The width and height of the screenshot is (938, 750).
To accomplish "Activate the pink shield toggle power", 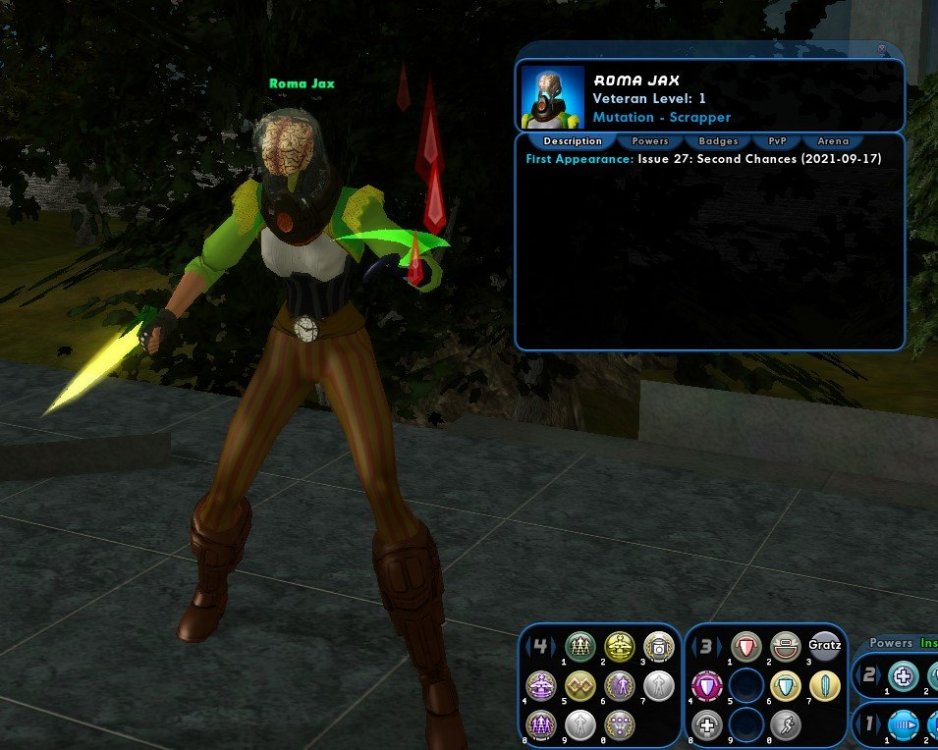I will (x=707, y=686).
